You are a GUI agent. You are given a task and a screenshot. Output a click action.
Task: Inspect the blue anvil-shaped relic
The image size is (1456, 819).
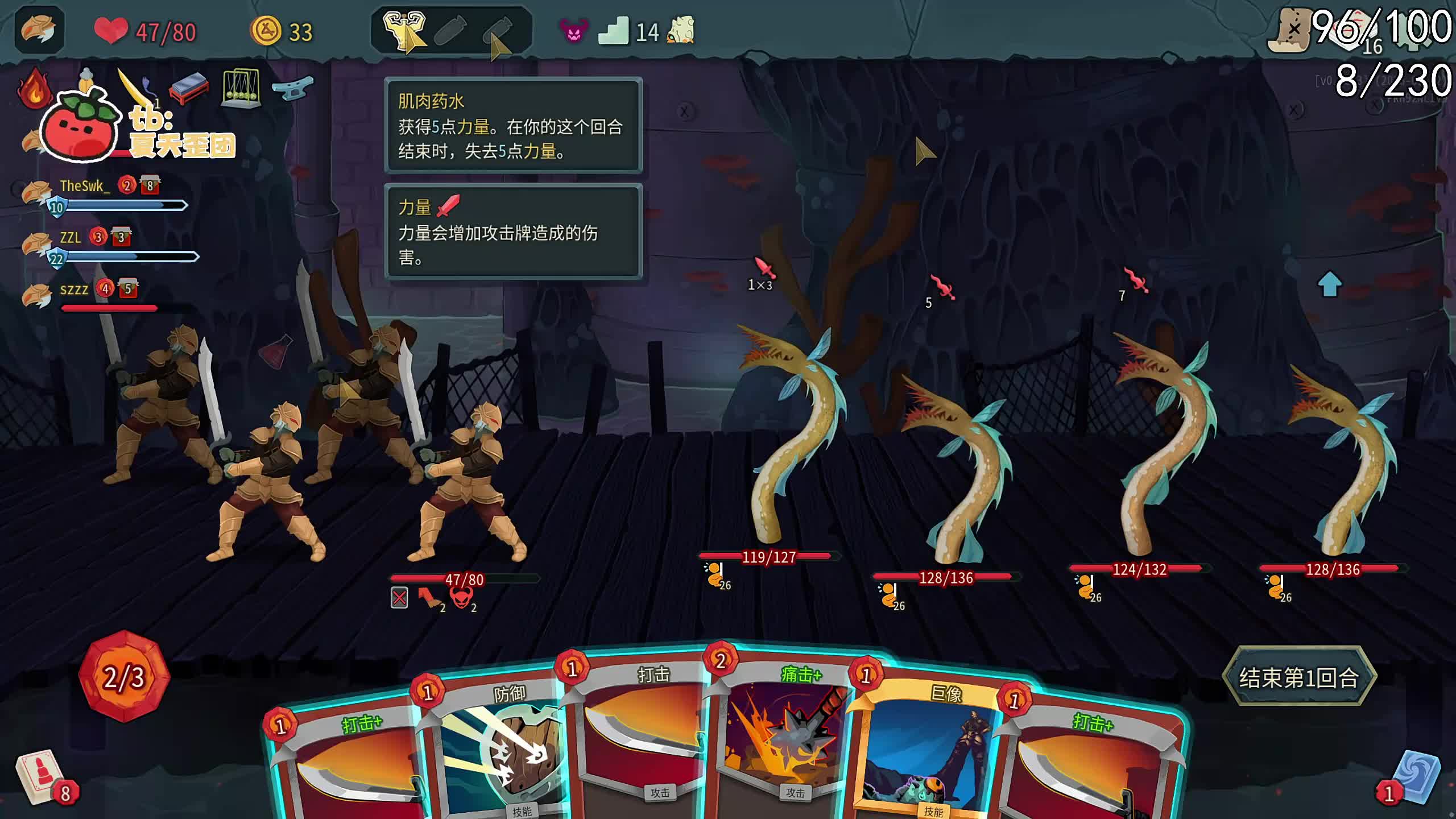click(x=292, y=89)
